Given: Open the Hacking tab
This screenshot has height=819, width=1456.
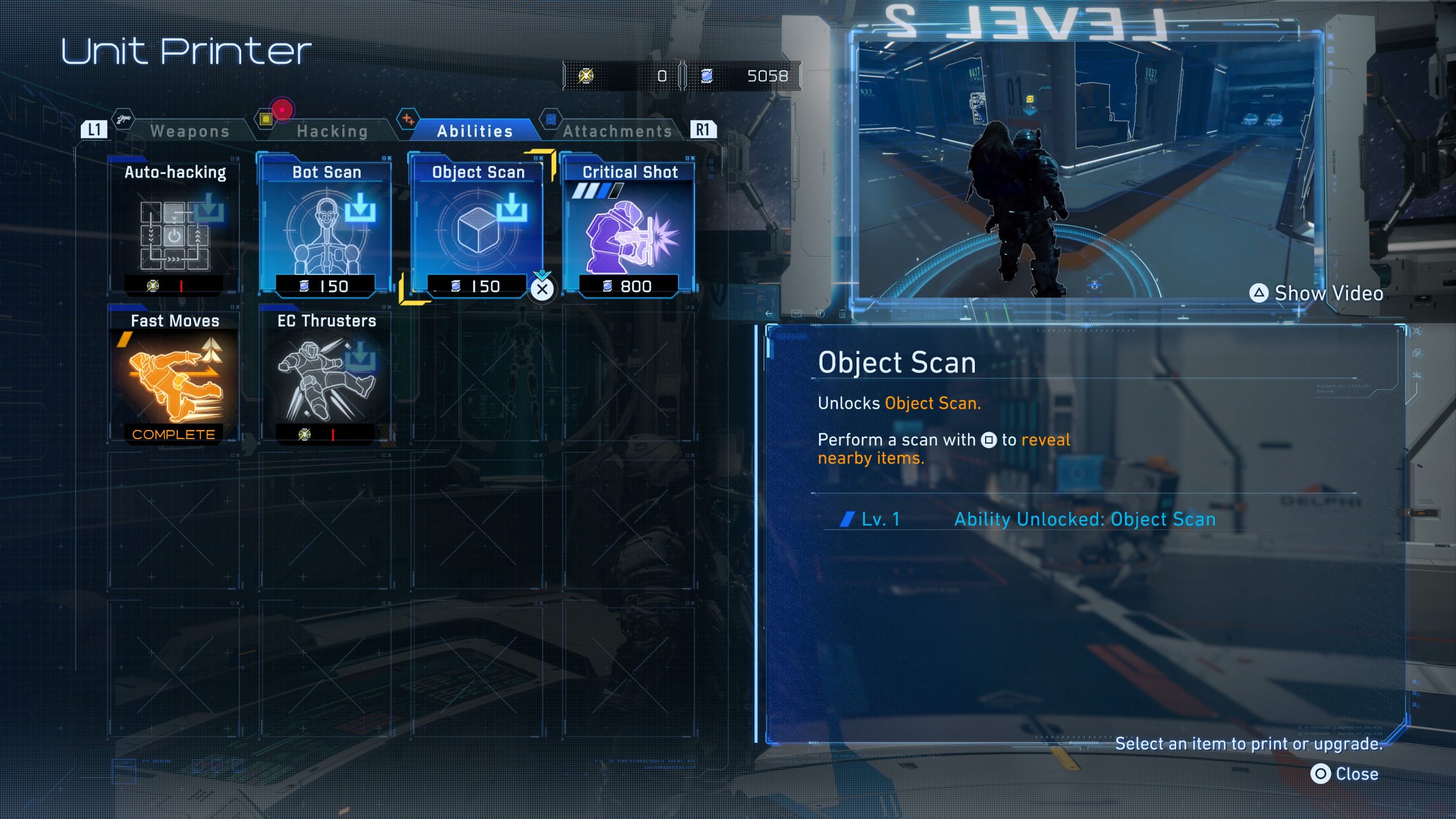Looking at the screenshot, I should (x=332, y=131).
